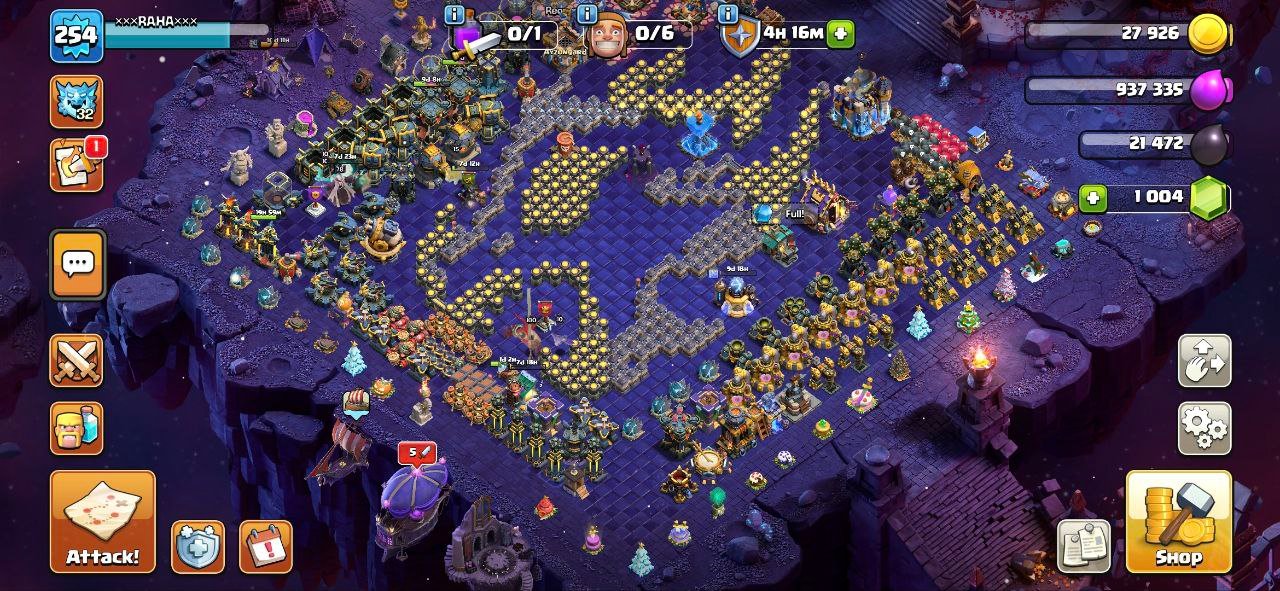This screenshot has width=1280, height=591.
Task: Open the barbarian and elixir army button
Action: tap(77, 428)
